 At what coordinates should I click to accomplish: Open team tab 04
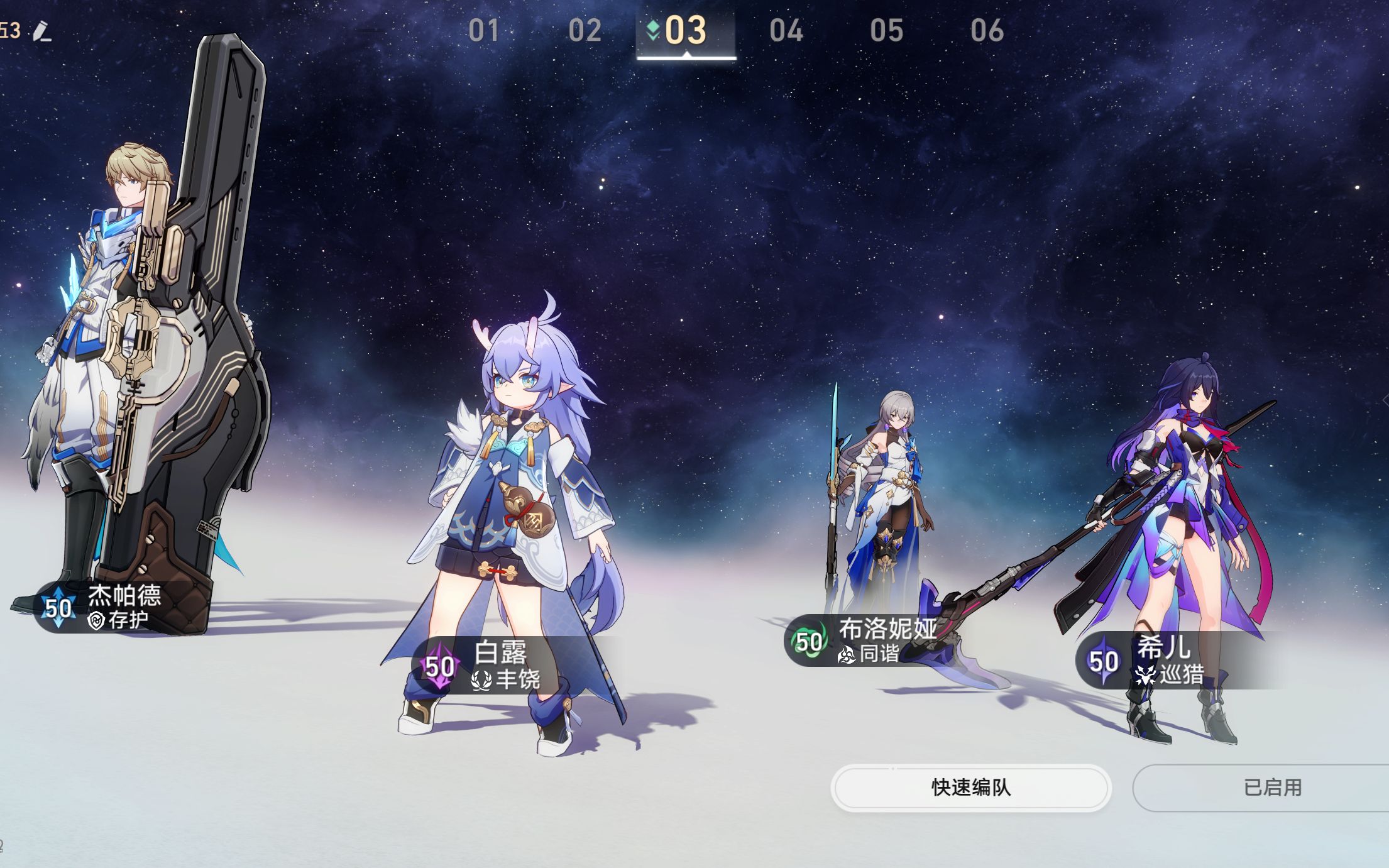[x=788, y=30]
